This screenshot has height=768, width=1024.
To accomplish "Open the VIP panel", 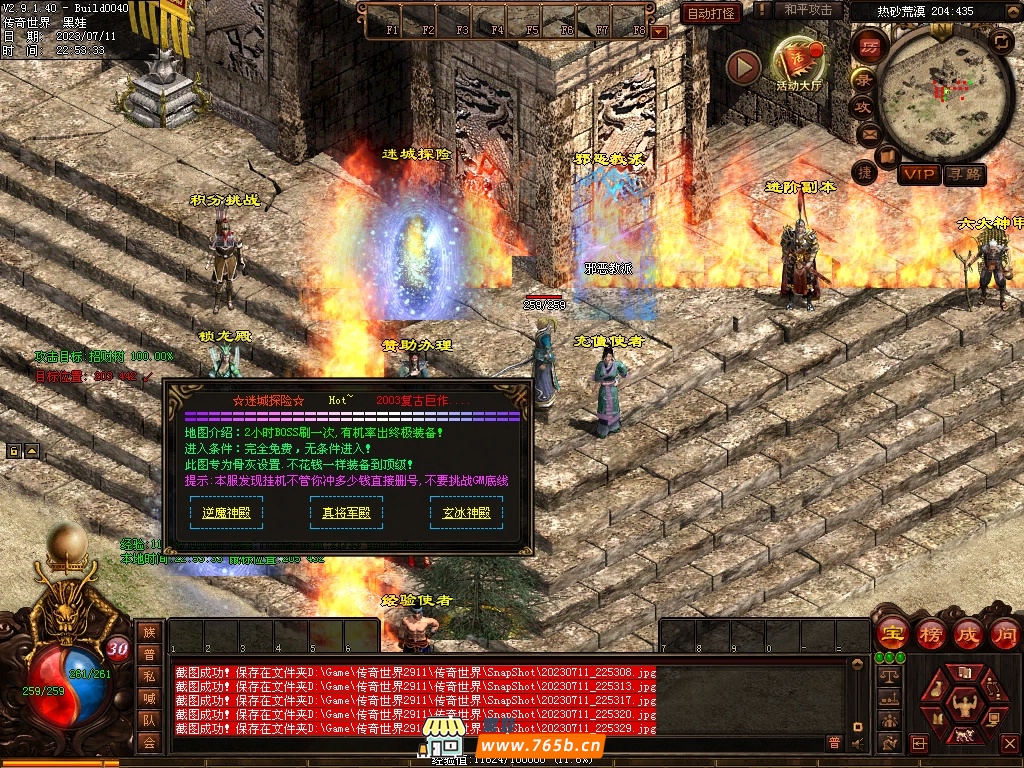I will 918,175.
